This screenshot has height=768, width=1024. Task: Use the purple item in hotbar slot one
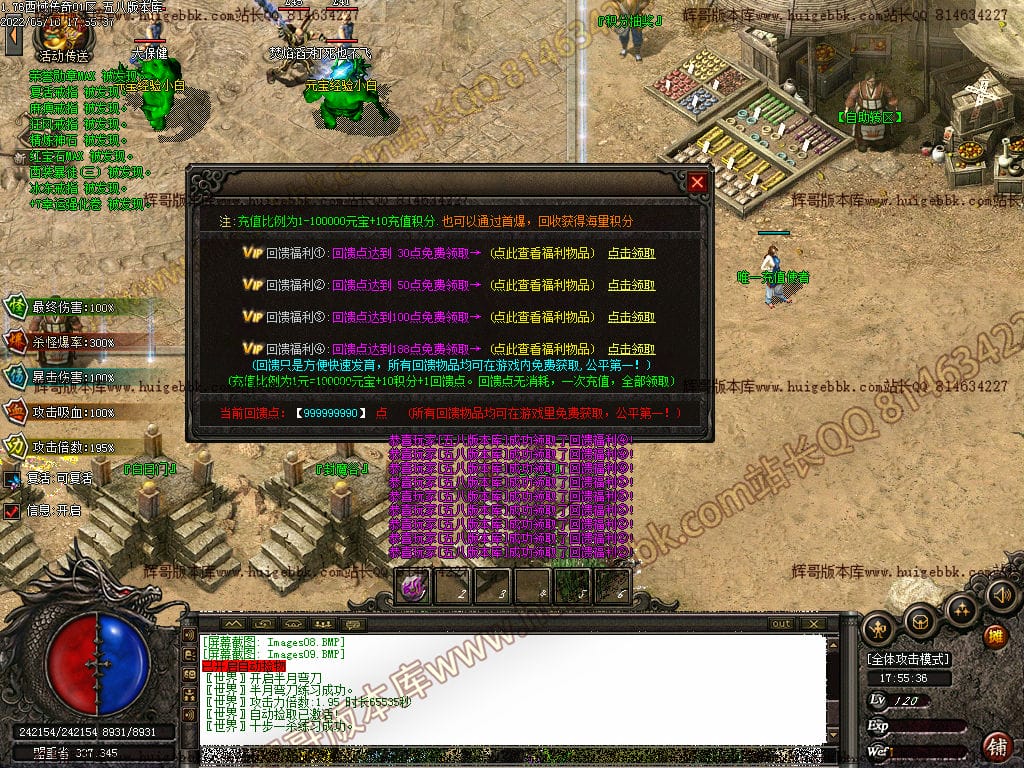(413, 587)
